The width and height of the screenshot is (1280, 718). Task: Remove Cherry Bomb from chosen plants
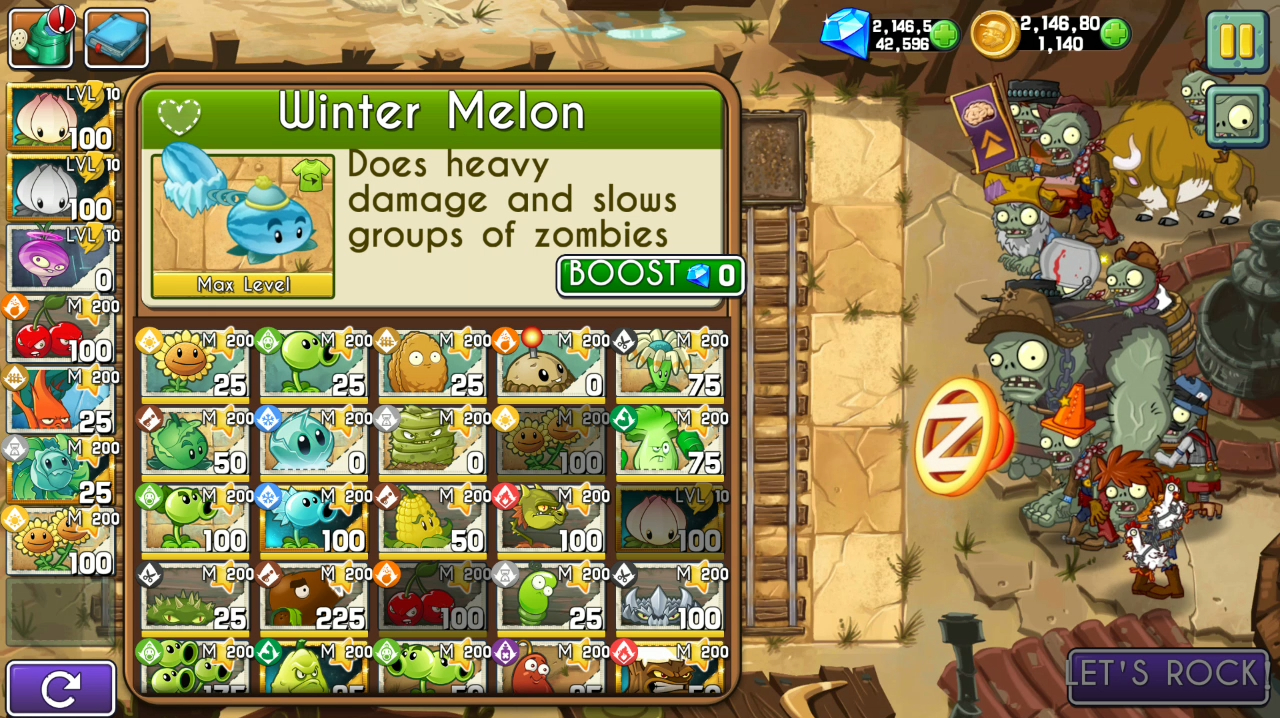click(60, 329)
